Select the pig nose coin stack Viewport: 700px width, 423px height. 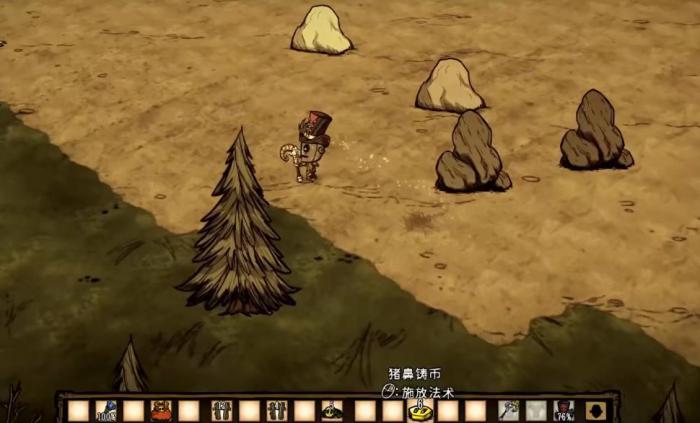click(x=421, y=410)
